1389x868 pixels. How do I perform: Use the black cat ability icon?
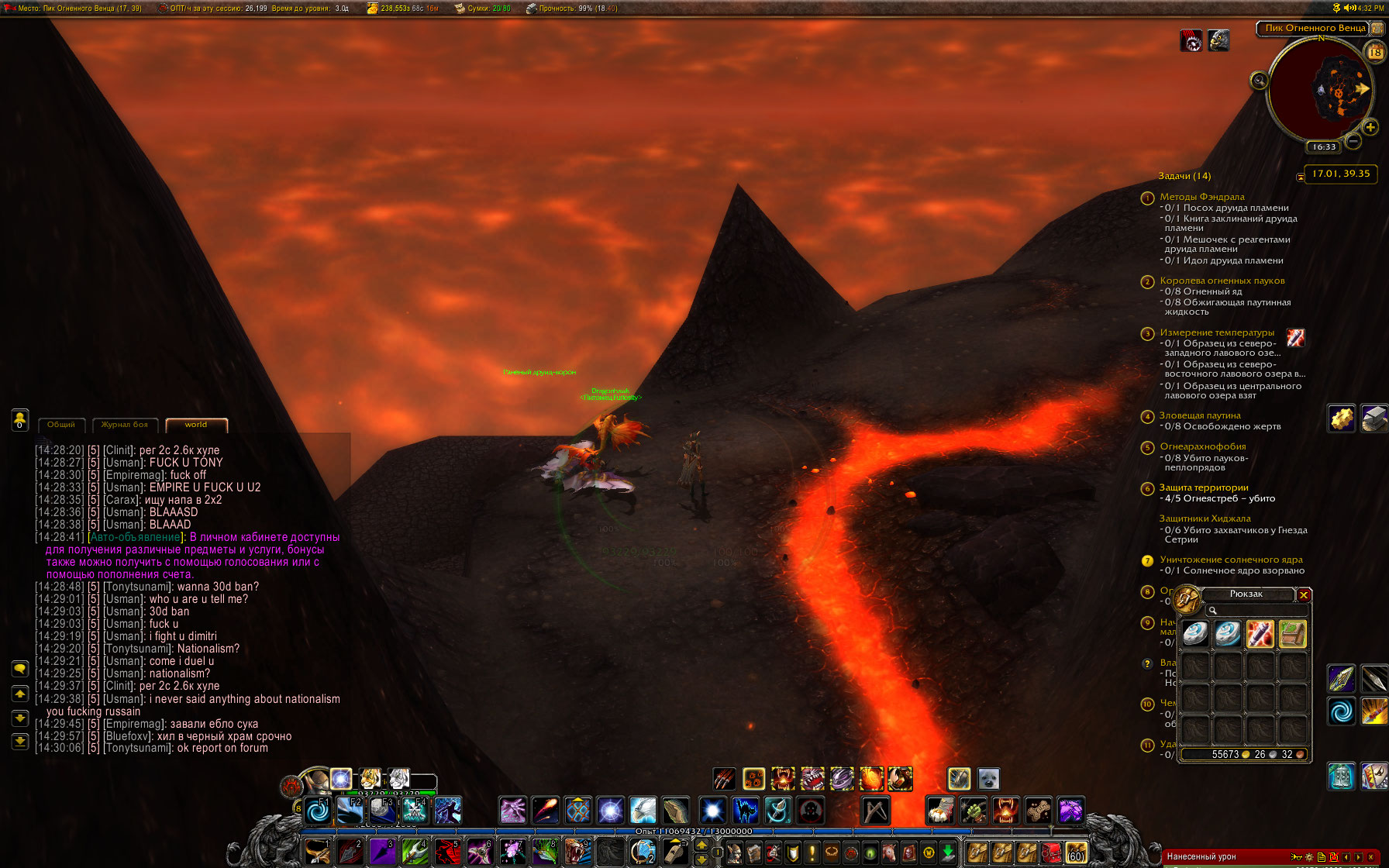pos(745,811)
